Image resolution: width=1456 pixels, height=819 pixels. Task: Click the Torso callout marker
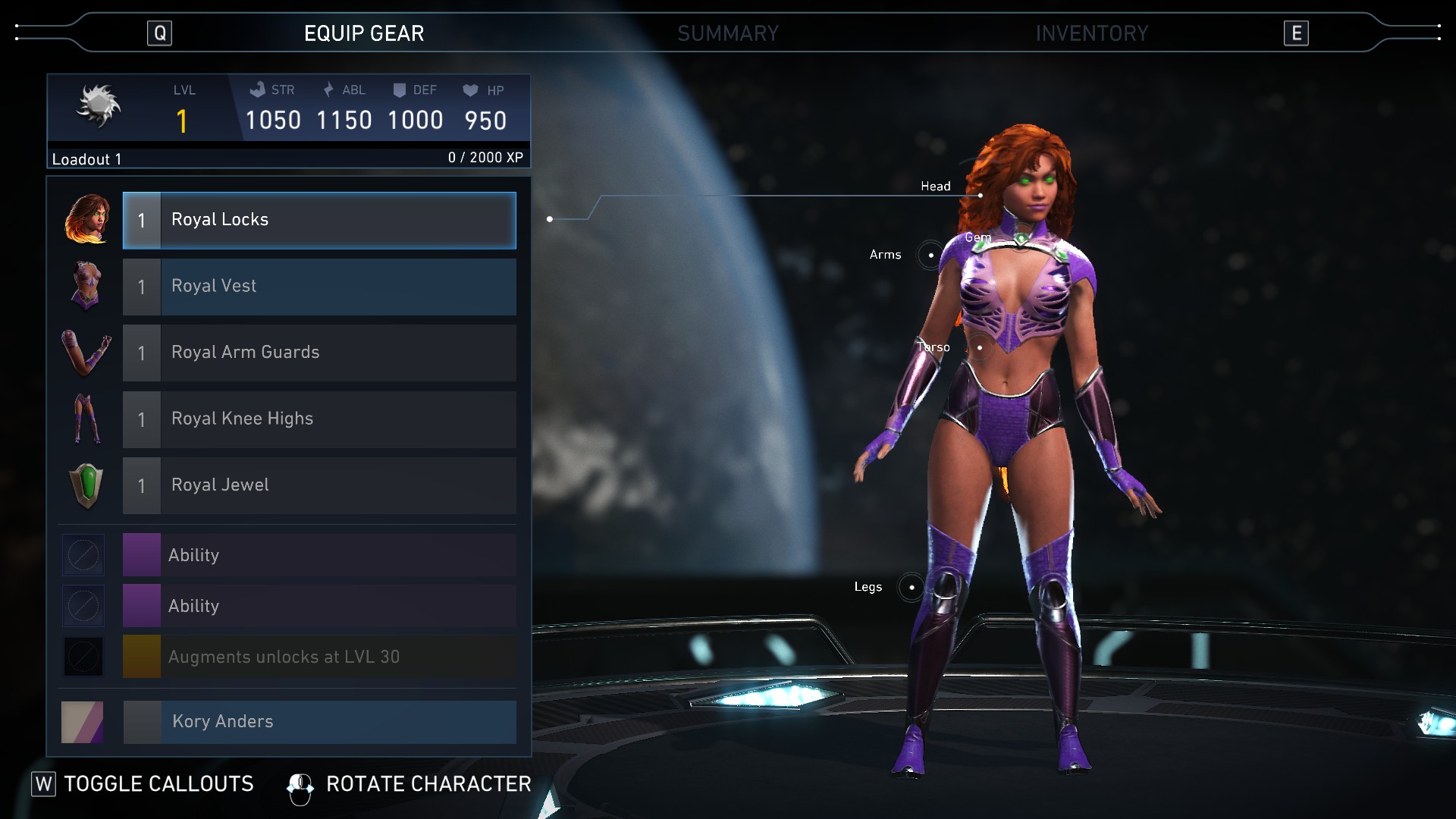pos(980,347)
